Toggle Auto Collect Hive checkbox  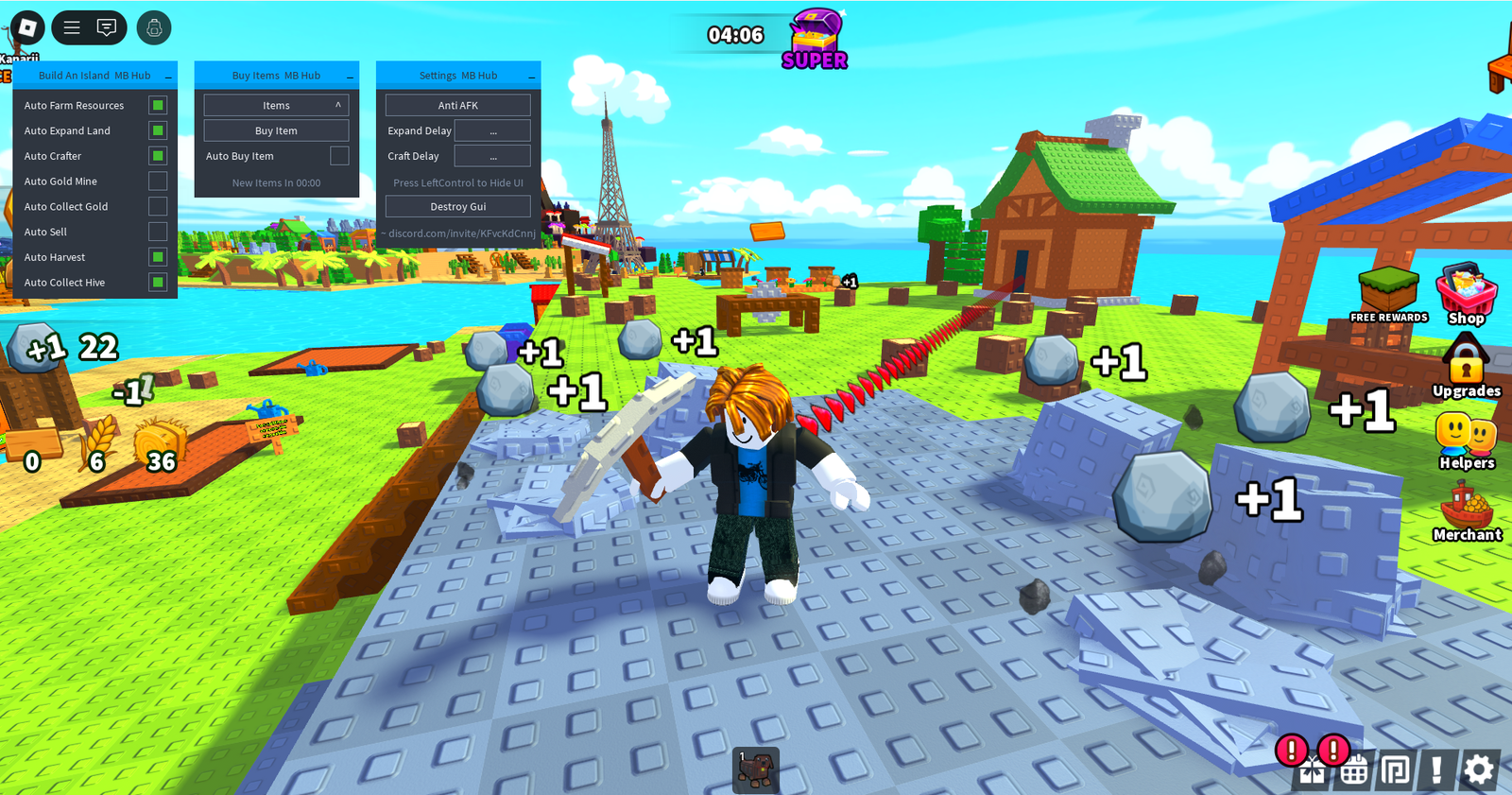pyautogui.click(x=158, y=282)
